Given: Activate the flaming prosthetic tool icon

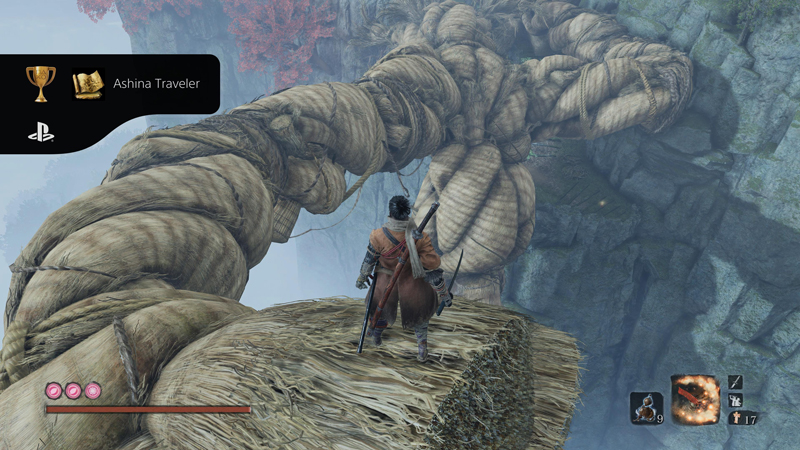Looking at the screenshot, I should 696,399.
